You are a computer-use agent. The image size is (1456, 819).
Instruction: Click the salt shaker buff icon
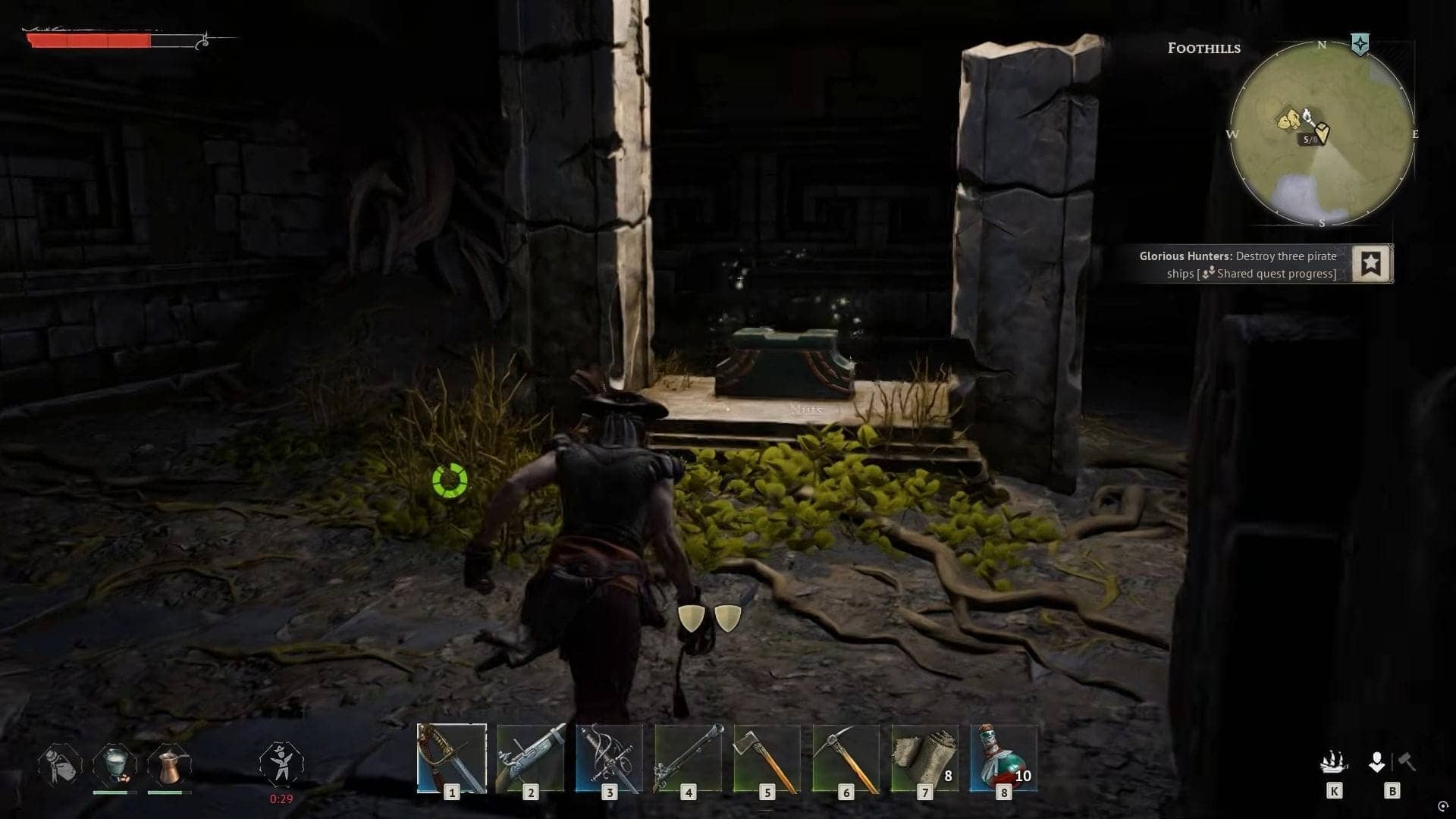(x=60, y=764)
